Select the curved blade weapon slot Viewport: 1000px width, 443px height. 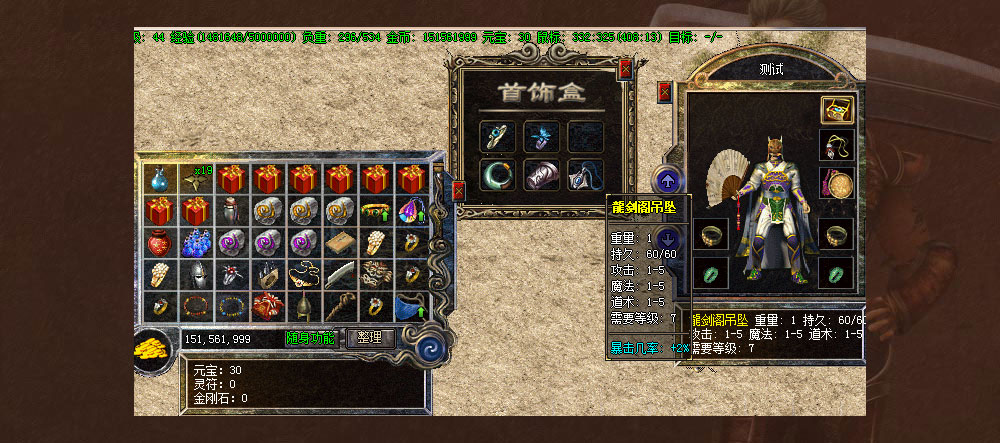coord(339,275)
